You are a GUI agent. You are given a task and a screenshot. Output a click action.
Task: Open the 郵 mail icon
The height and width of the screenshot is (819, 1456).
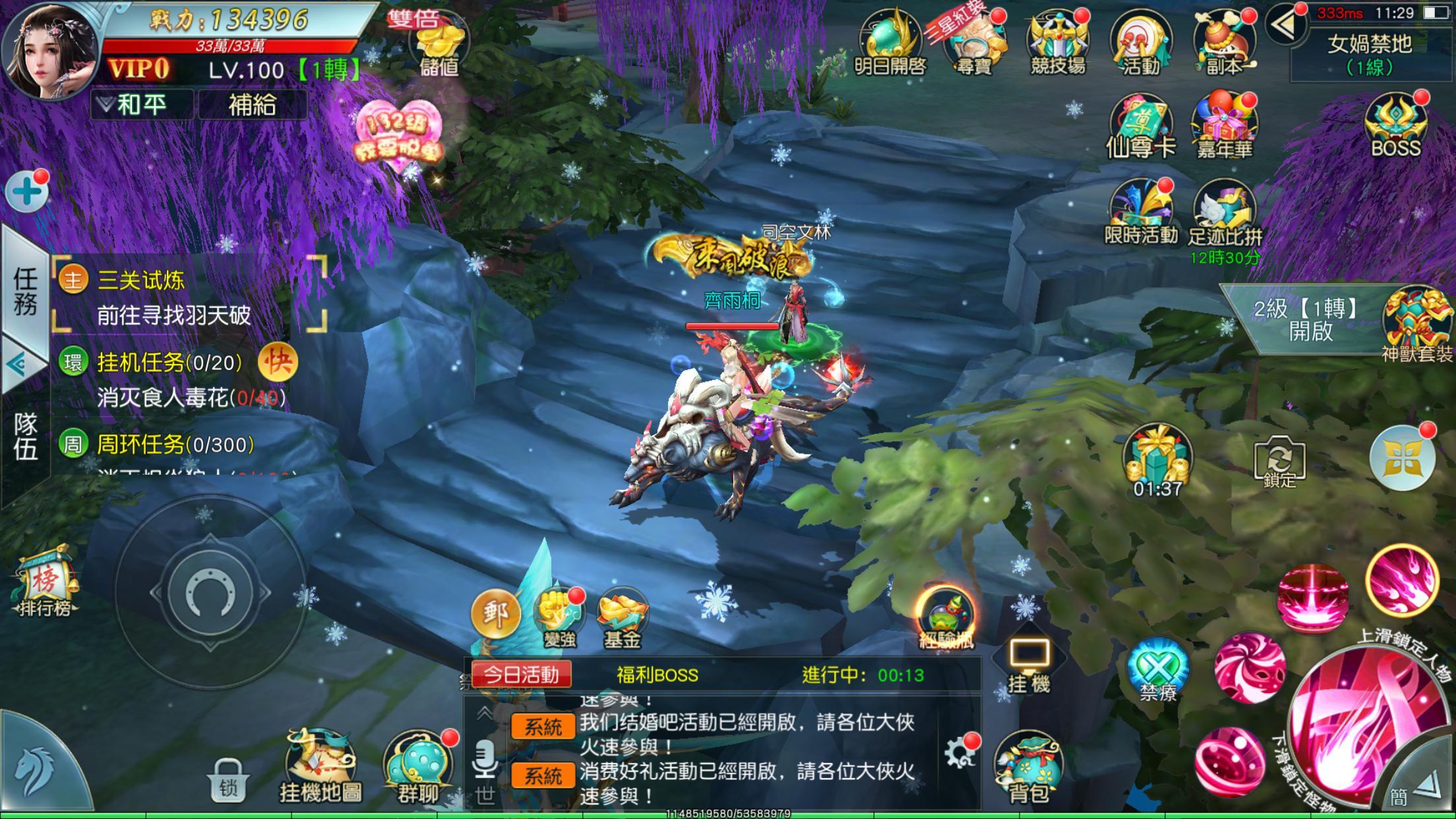(495, 613)
